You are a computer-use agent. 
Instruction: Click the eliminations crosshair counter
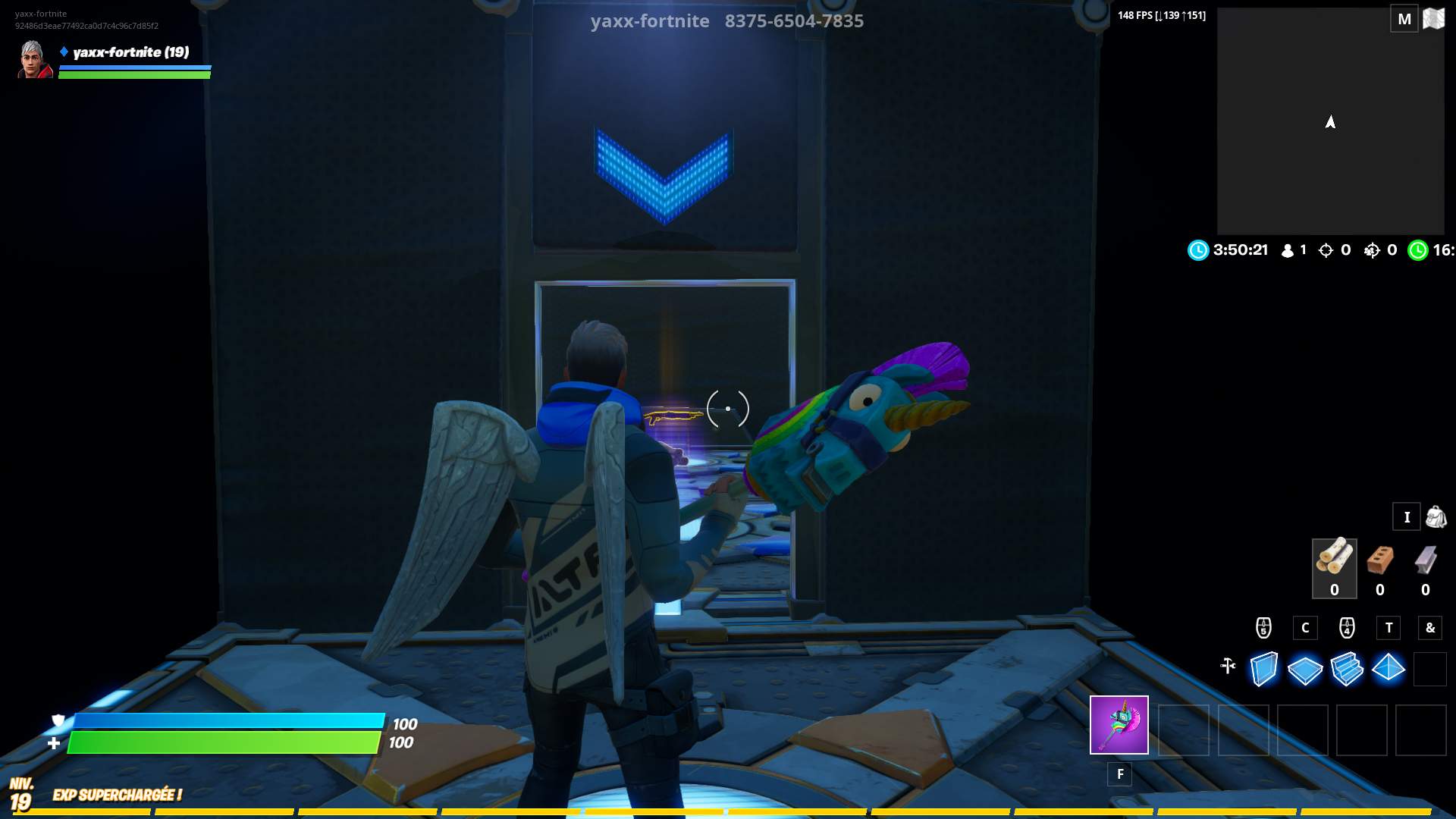(x=1326, y=250)
